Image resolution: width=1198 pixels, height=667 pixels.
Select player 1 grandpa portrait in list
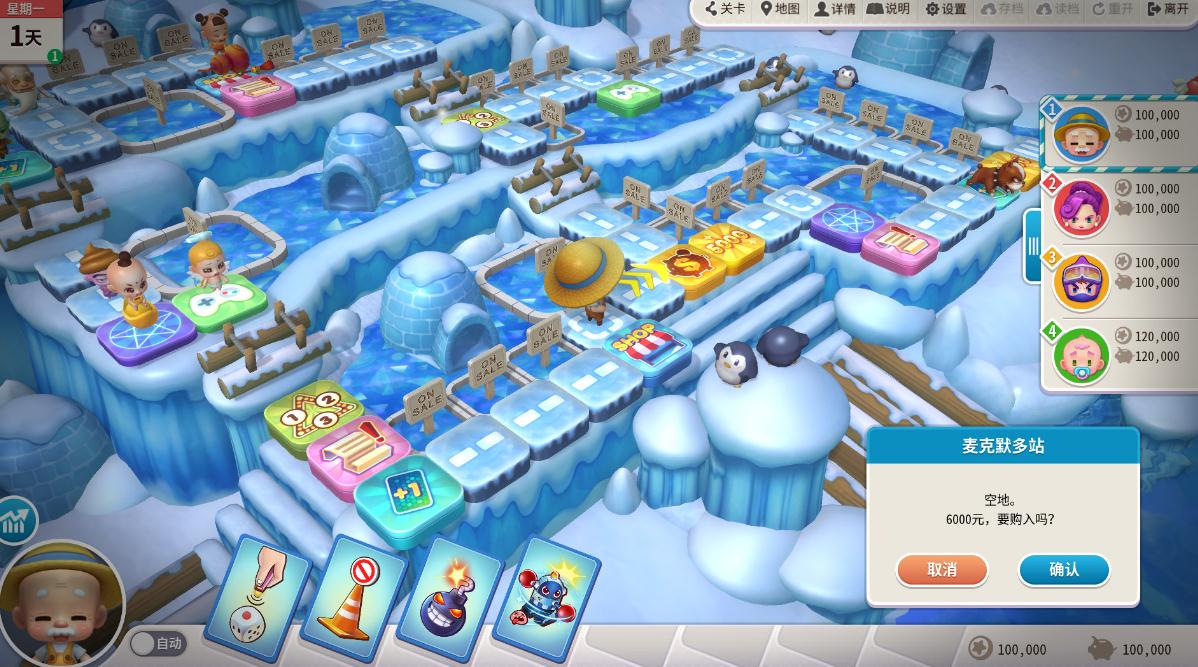[x=1080, y=134]
